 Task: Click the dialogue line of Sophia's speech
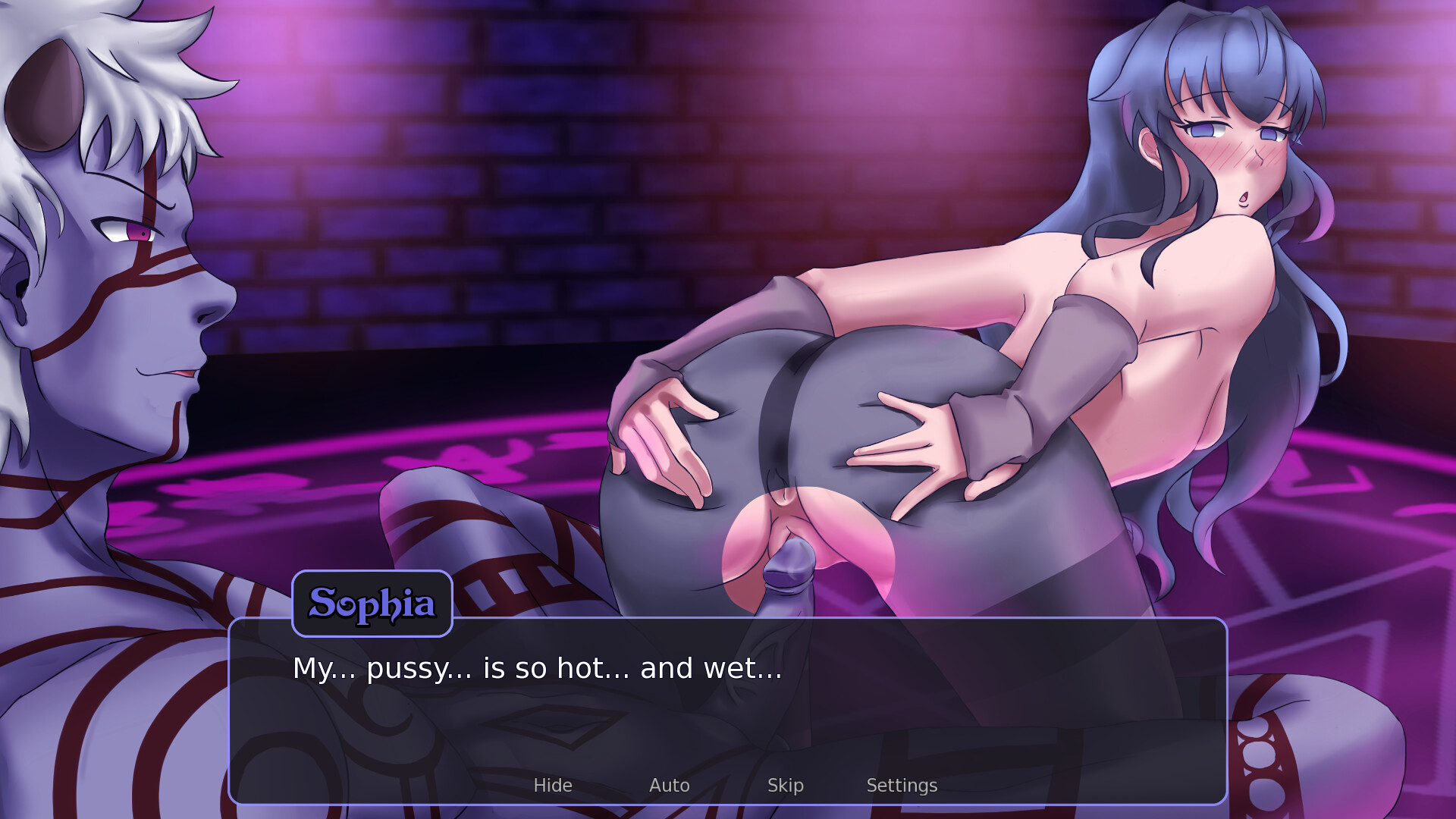tap(537, 668)
